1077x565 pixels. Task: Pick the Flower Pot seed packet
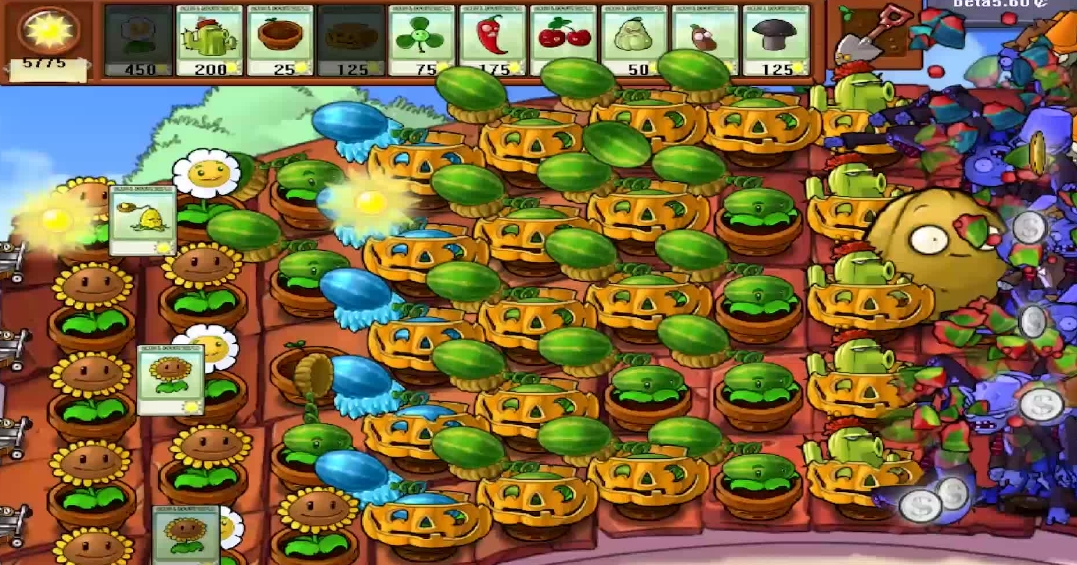[280, 40]
